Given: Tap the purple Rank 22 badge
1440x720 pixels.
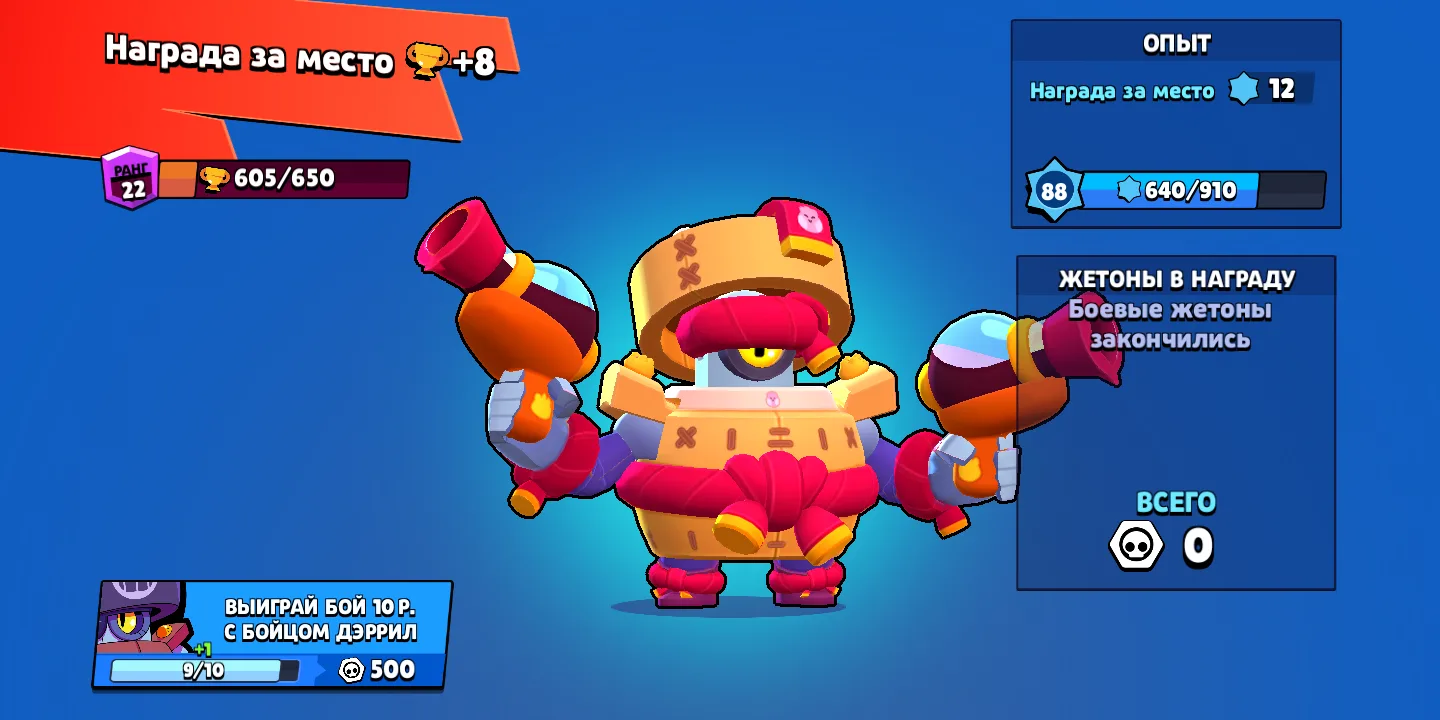Looking at the screenshot, I should (x=132, y=178).
